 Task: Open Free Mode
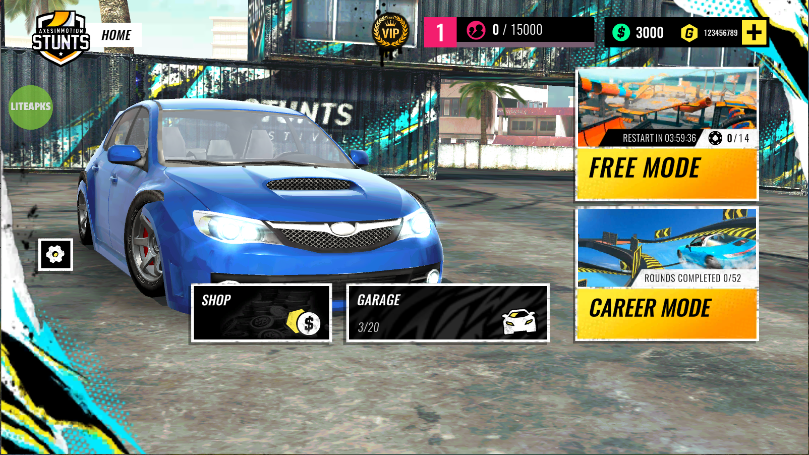point(666,134)
